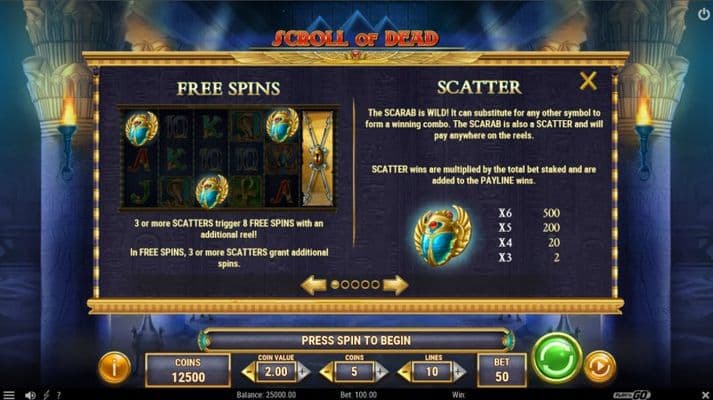
Task: Click the gold info button
Action: (113, 367)
